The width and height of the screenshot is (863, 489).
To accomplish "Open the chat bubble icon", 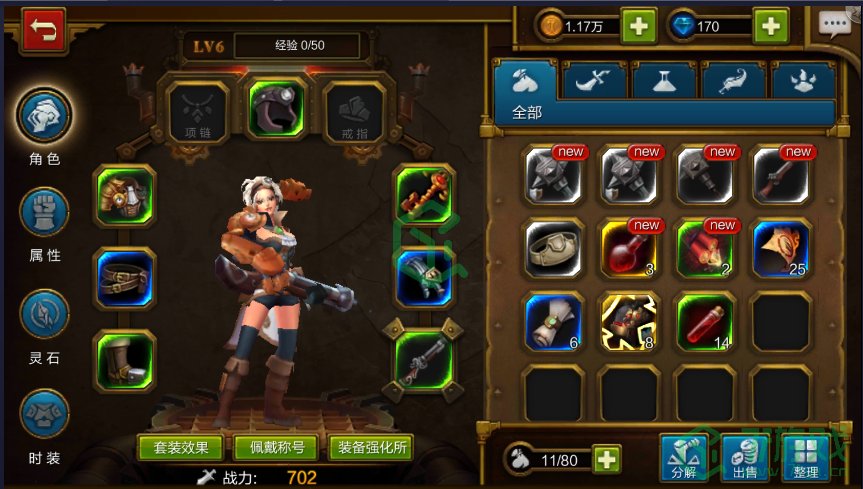I will pyautogui.click(x=834, y=25).
